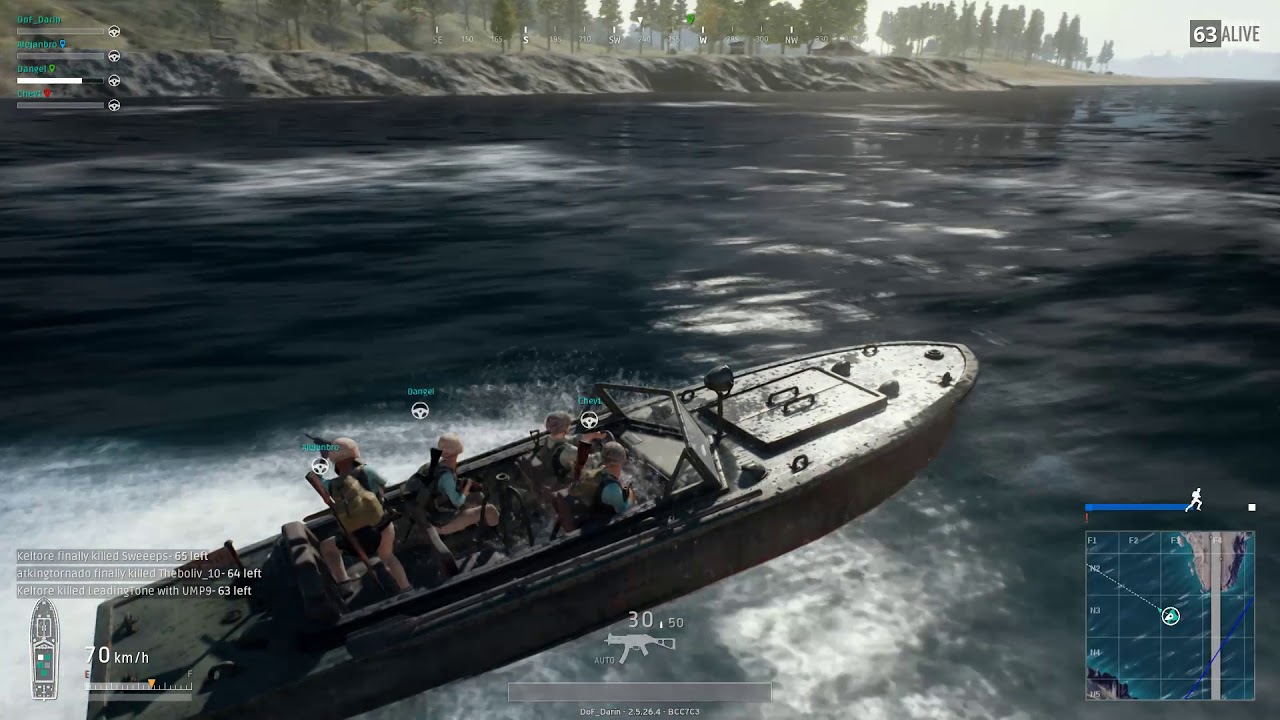Click Chevi's red shield marker icon
Viewport: 1280px width, 720px height.
pyautogui.click(x=47, y=93)
